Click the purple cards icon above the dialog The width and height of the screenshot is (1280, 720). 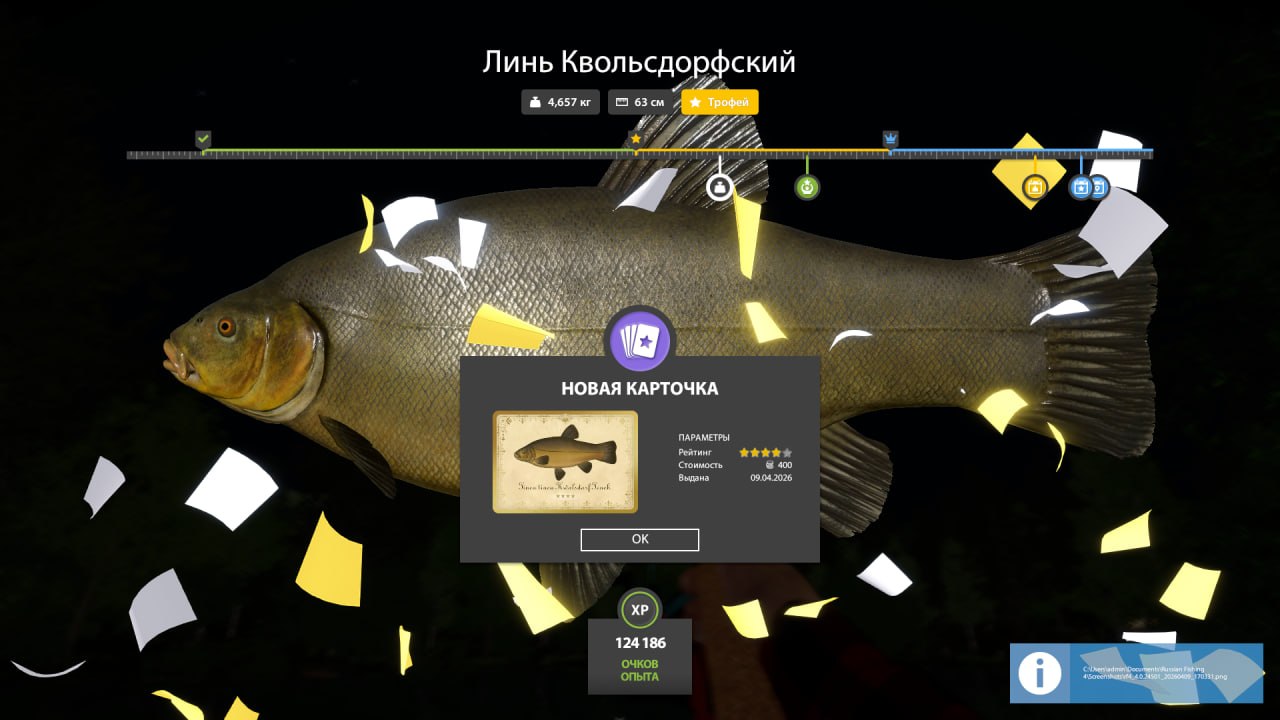coord(640,340)
